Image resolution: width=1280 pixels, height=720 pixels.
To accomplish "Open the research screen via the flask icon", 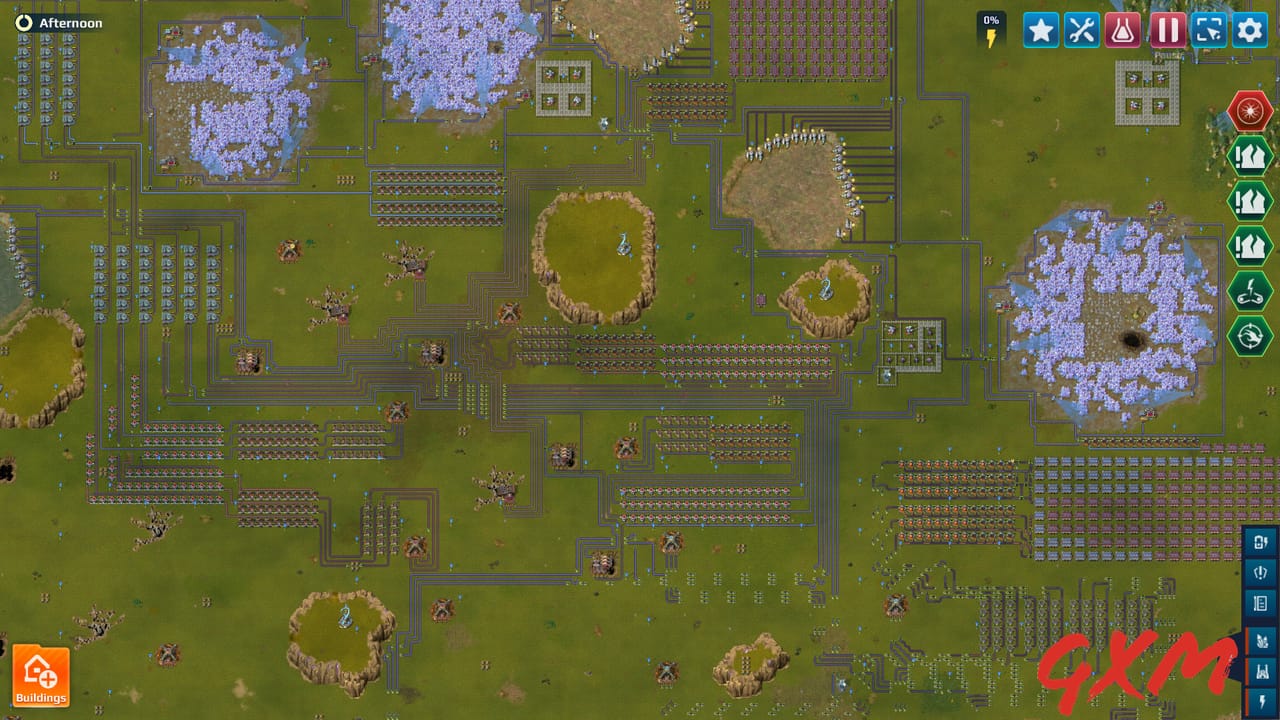I will tap(1124, 30).
